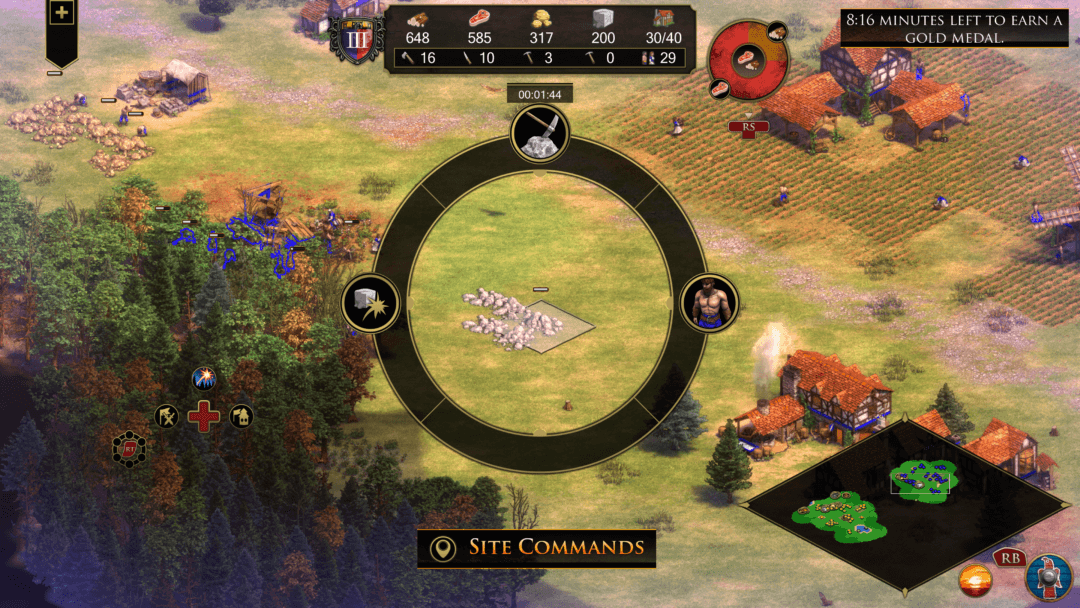This screenshot has width=1080, height=608.
Task: Choose the villager icon on the site wheel
Action: click(710, 303)
